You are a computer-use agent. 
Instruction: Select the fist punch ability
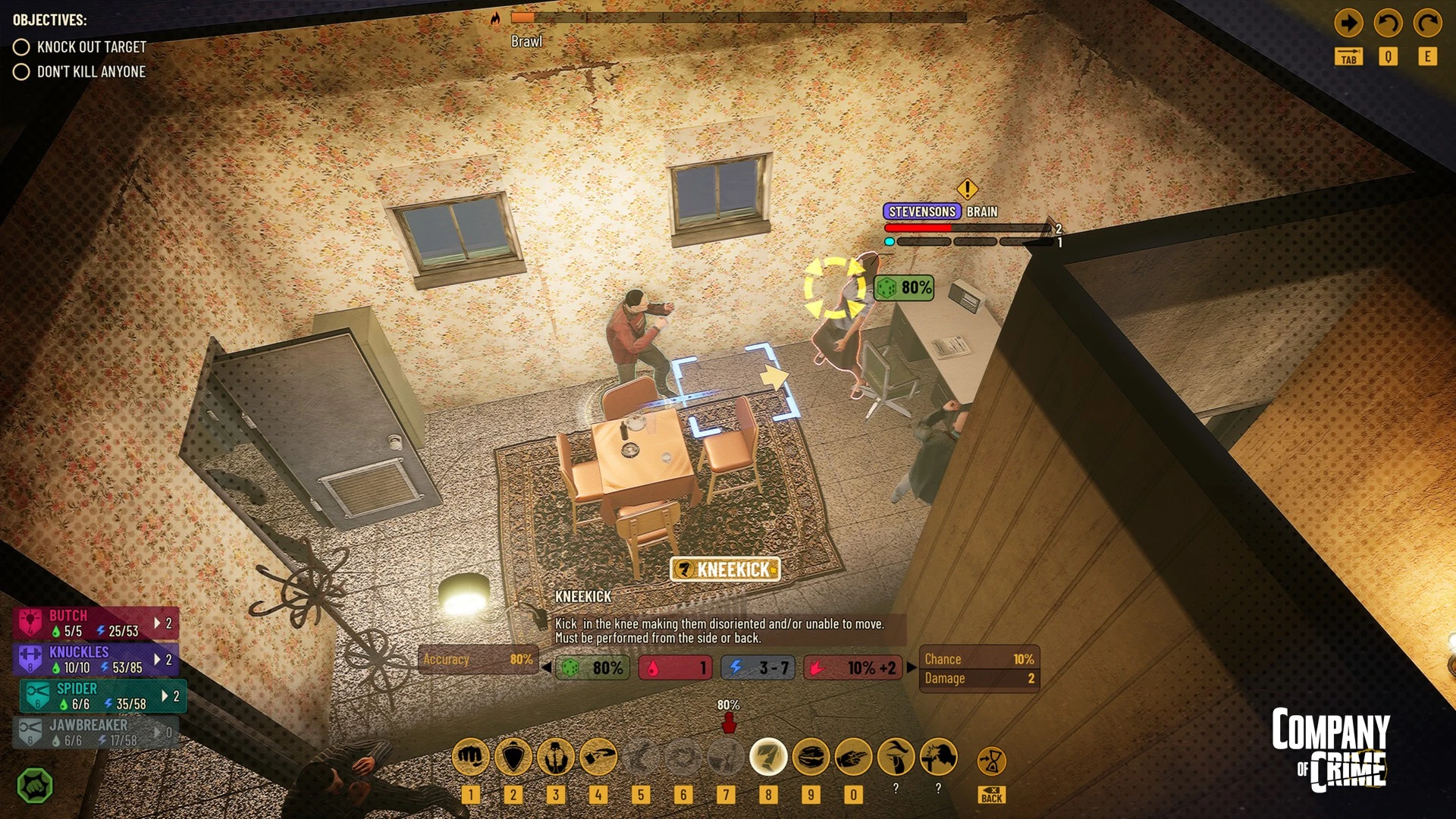point(470,757)
